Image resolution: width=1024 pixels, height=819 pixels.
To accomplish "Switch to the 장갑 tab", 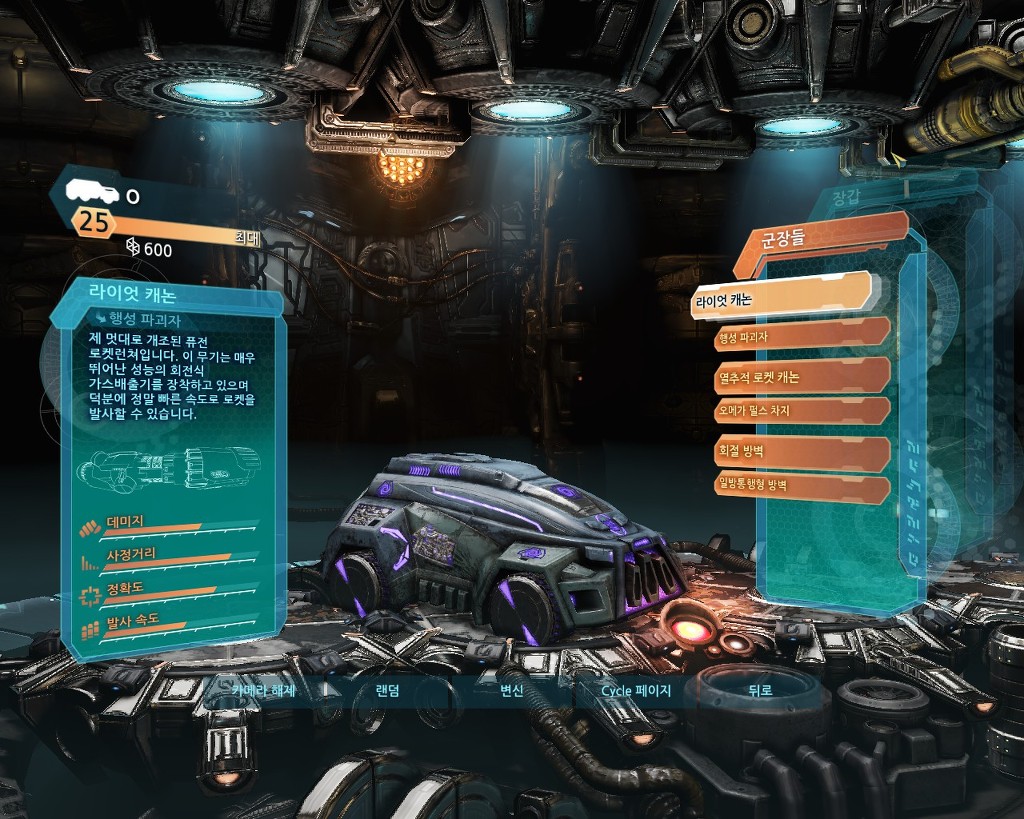I will pyautogui.click(x=846, y=198).
